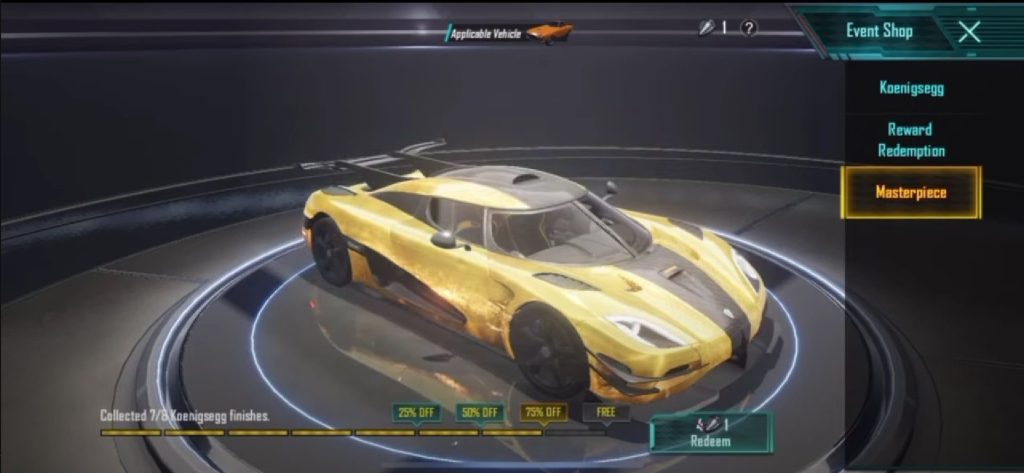The width and height of the screenshot is (1024, 473).
Task: Select the FREE reward marker
Action: [x=606, y=412]
